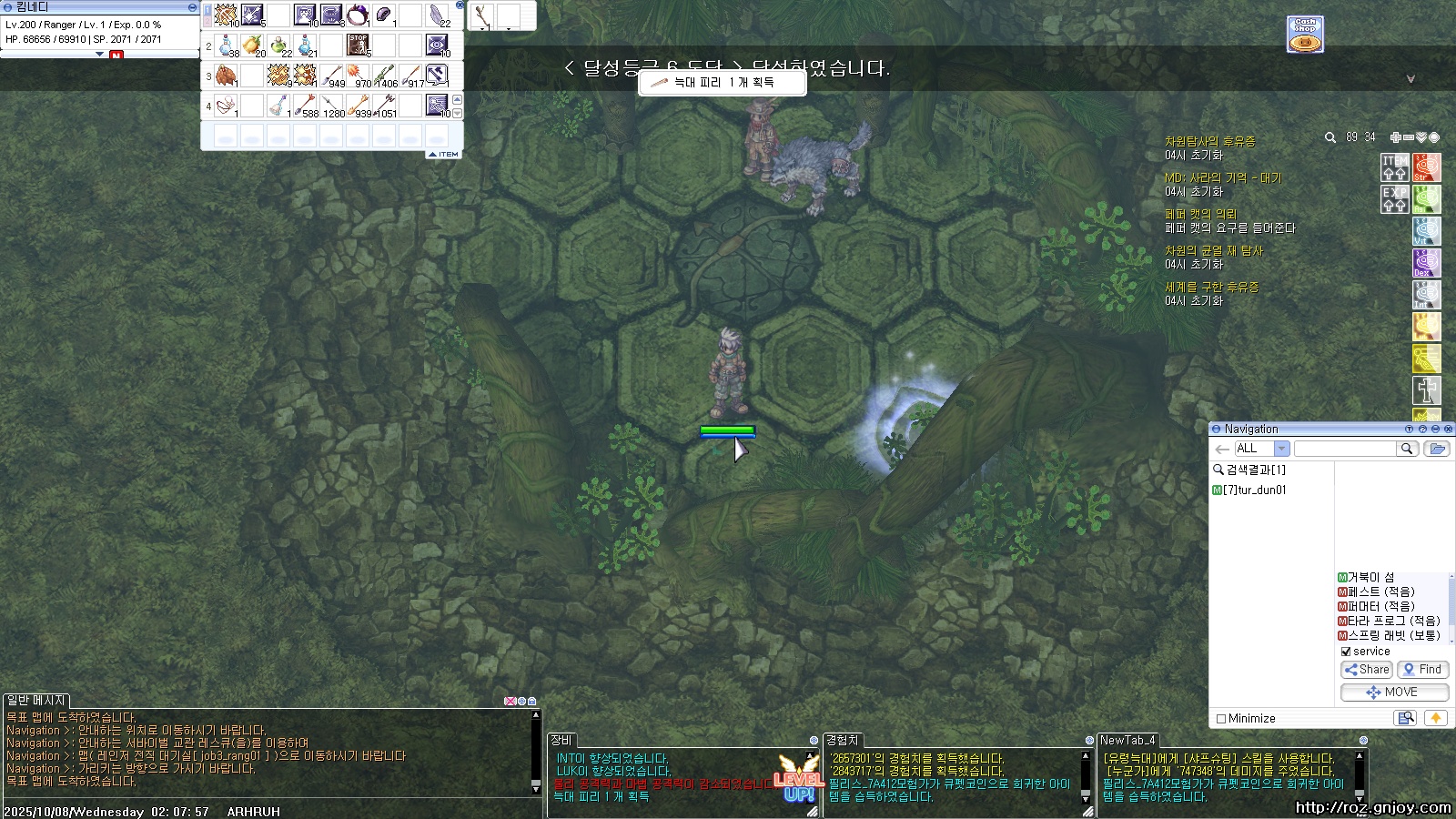Screen dimensions: 1456x819
Task: Select the purple ring hotbar slot
Action: pyautogui.click(x=358, y=15)
